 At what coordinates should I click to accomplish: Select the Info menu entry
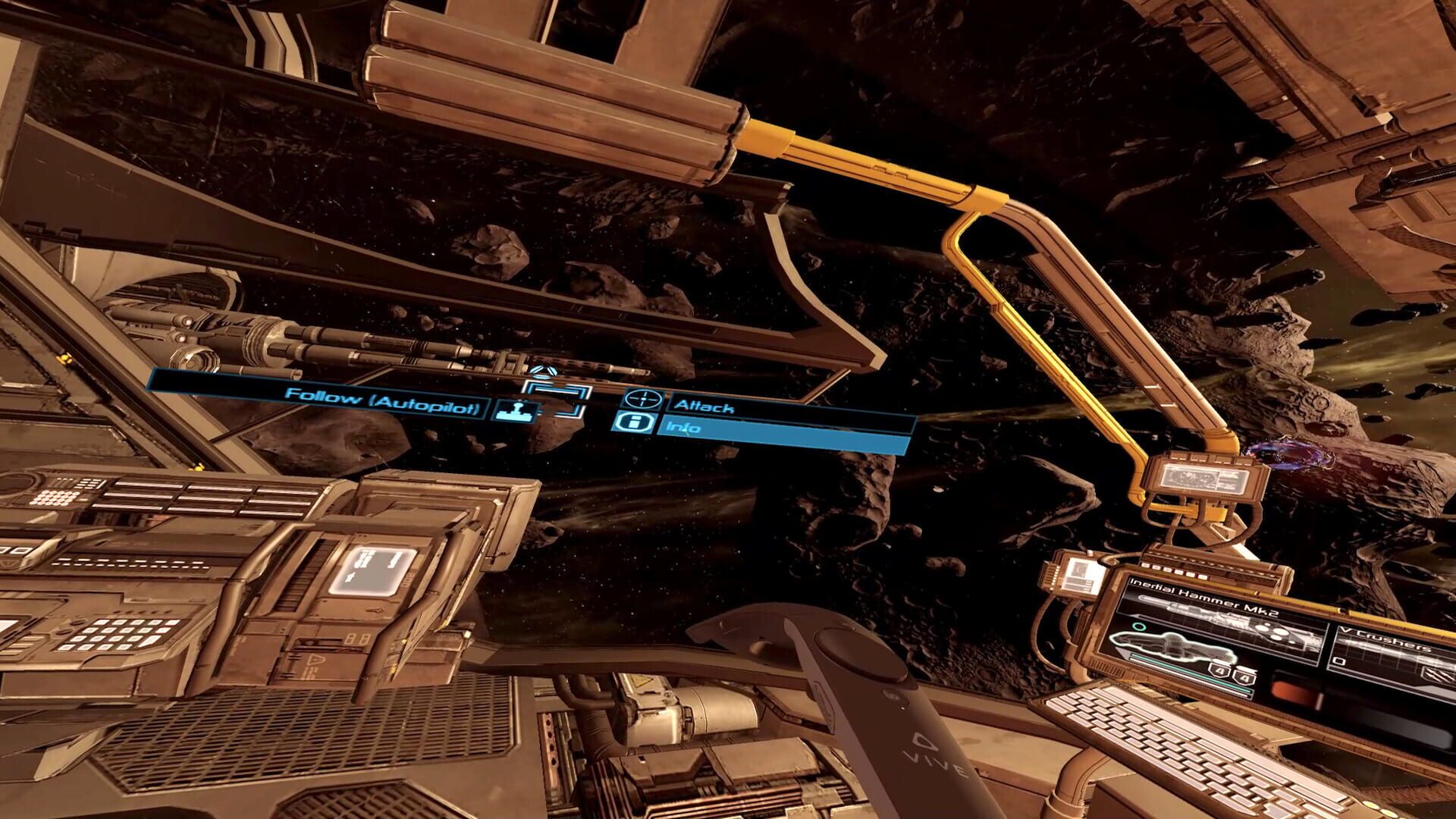tap(683, 428)
